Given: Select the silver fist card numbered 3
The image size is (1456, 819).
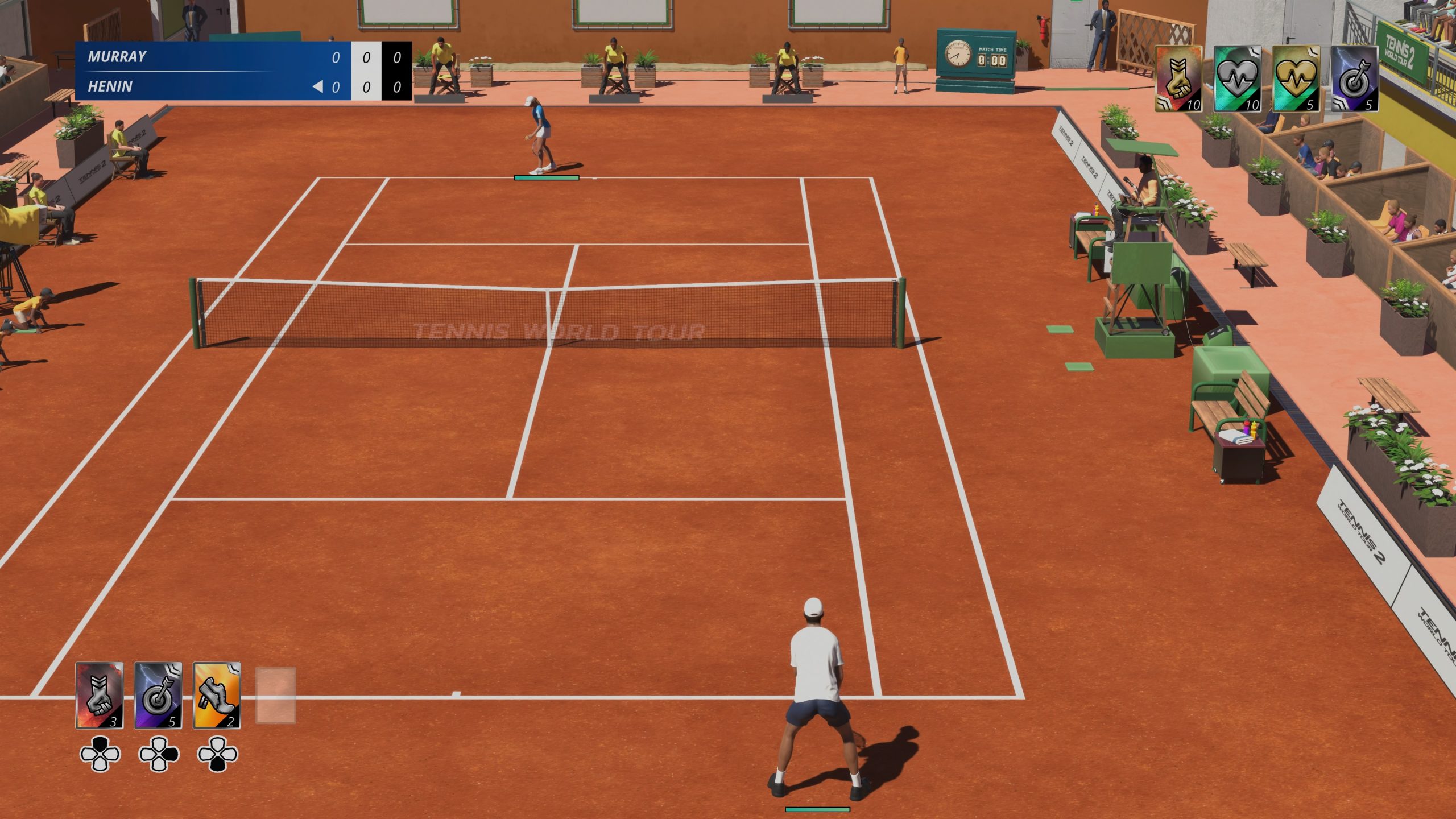Looking at the screenshot, I should 100,695.
